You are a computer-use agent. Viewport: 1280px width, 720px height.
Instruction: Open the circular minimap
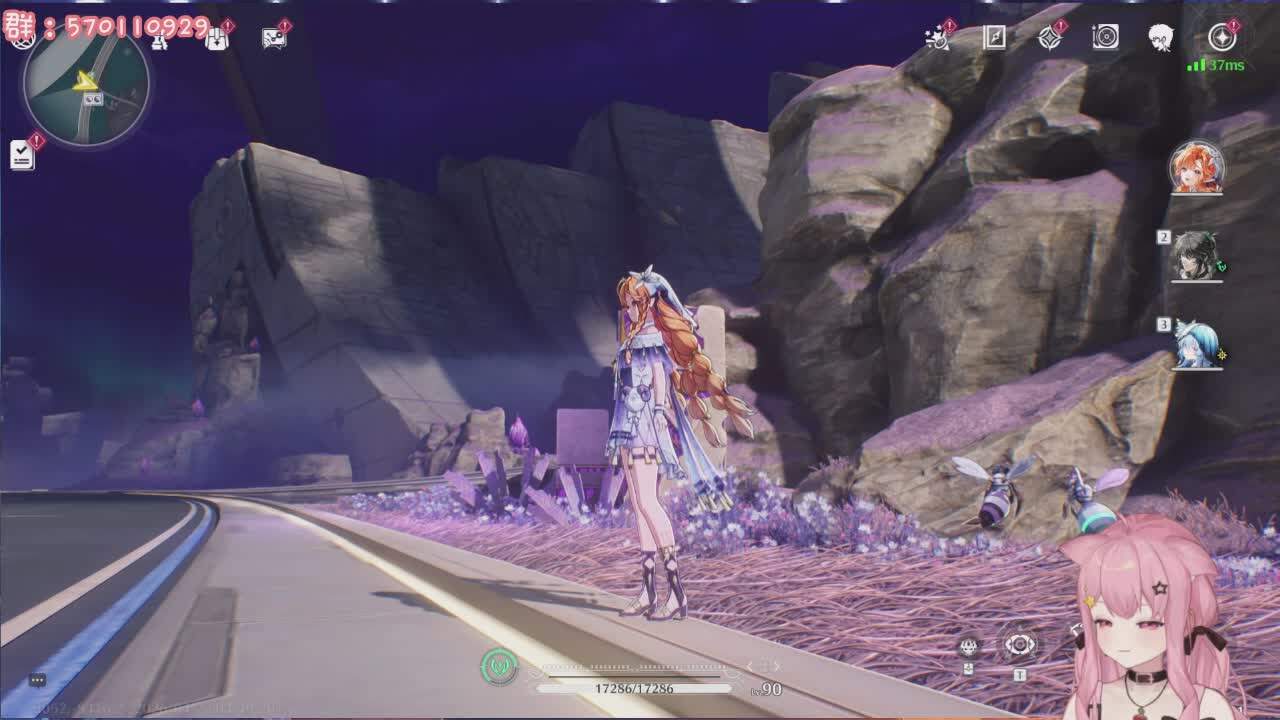click(x=86, y=84)
